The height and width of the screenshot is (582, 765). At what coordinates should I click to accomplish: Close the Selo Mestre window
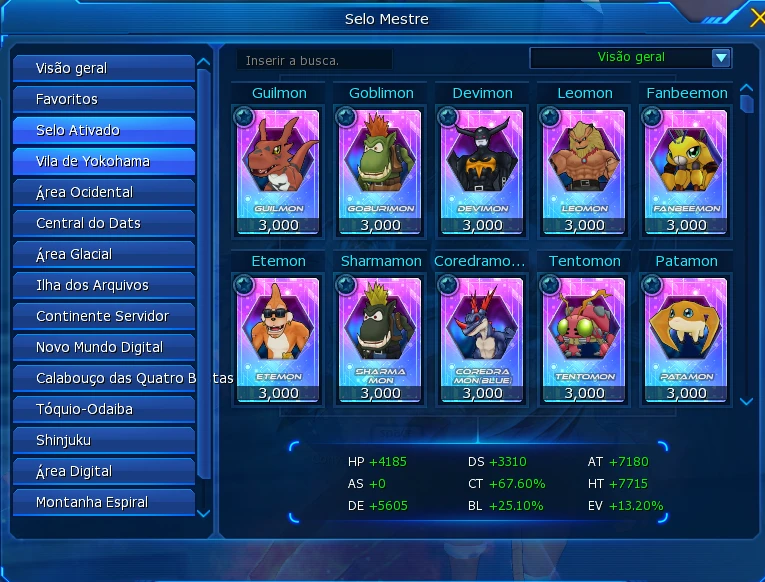[x=757, y=18]
